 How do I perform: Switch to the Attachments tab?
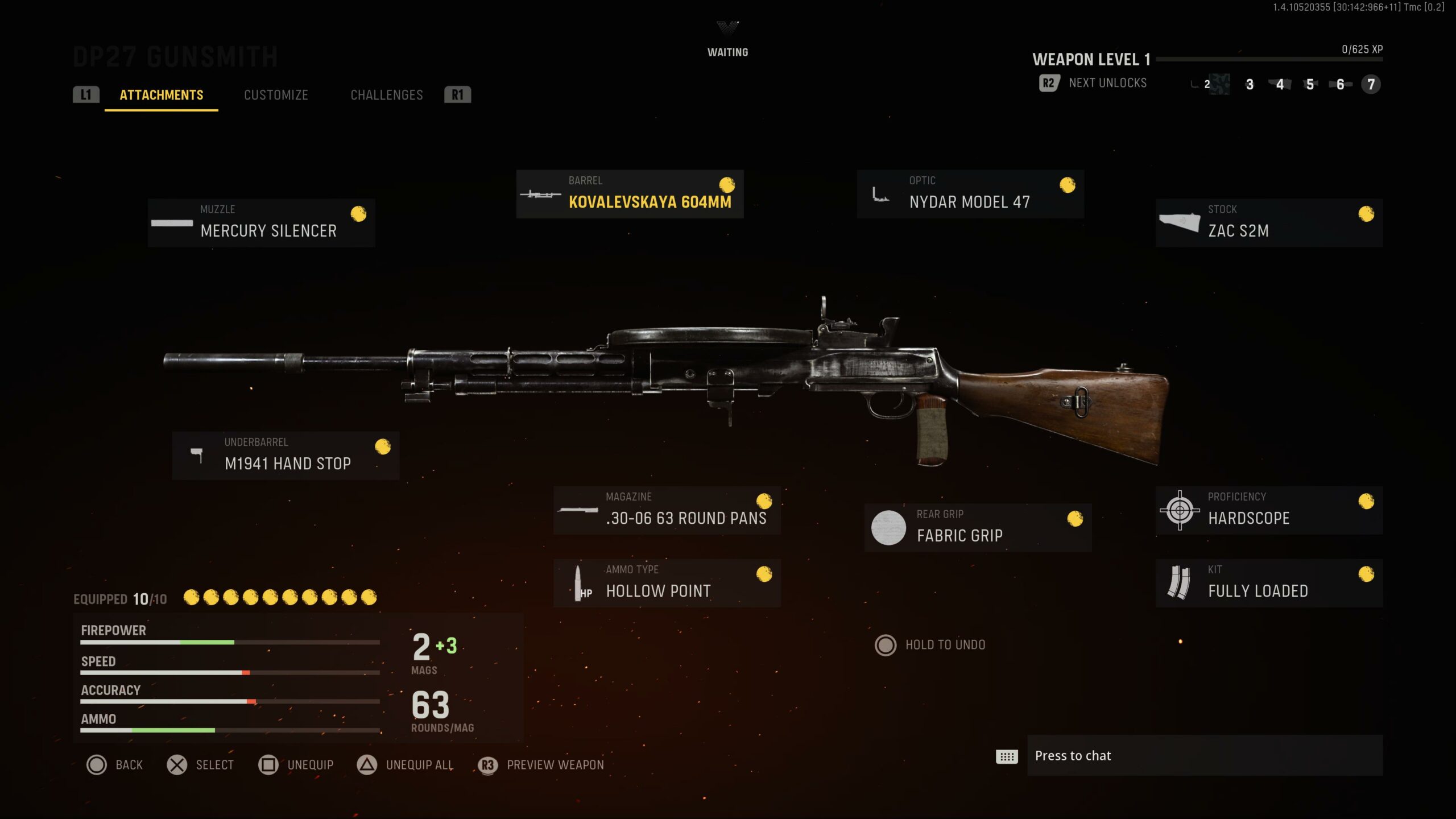(x=161, y=95)
